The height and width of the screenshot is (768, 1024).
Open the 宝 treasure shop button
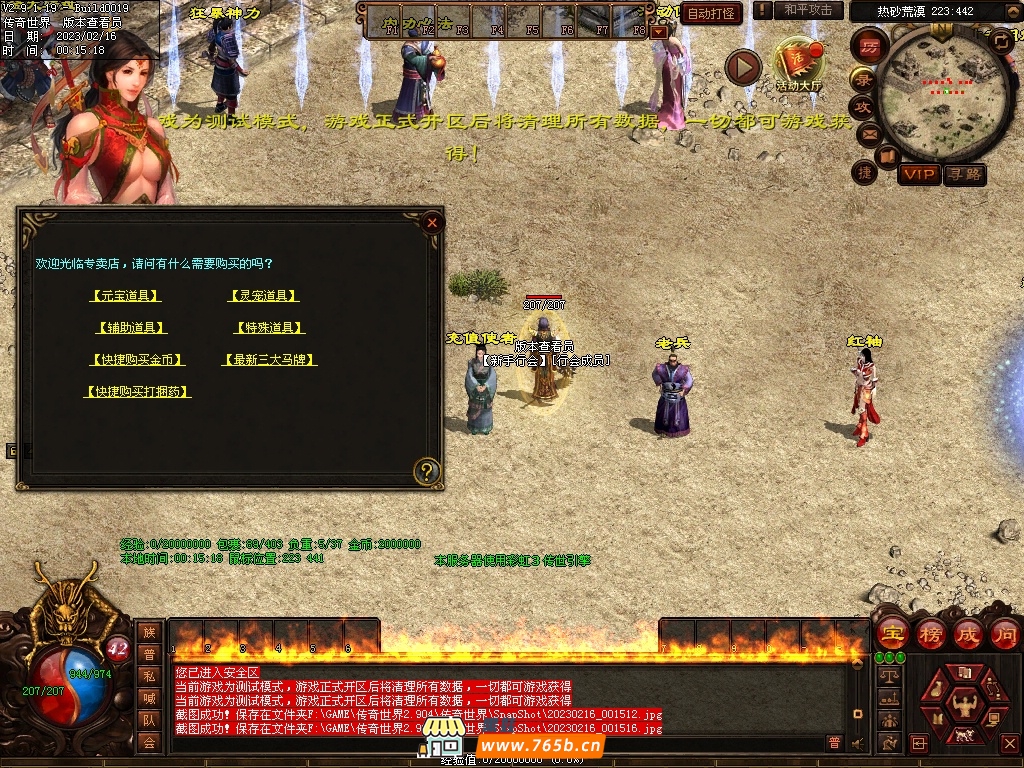[x=892, y=634]
